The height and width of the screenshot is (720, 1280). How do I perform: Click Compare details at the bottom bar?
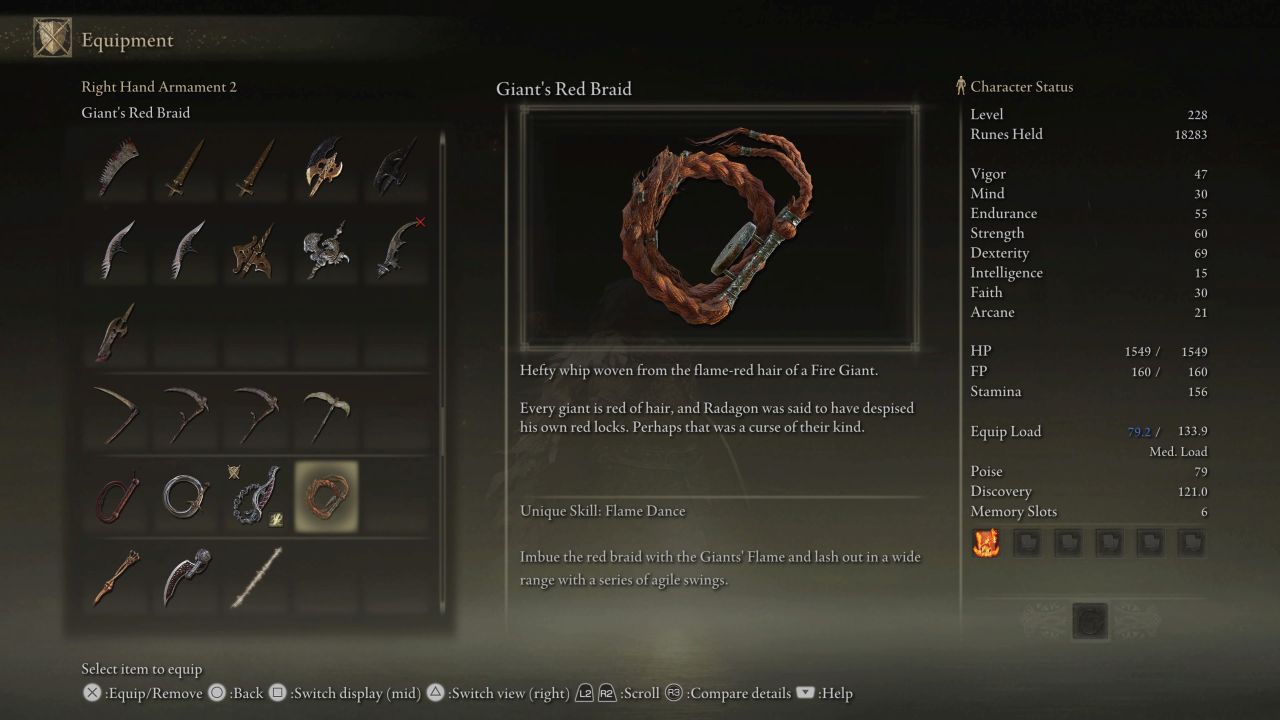(740, 693)
